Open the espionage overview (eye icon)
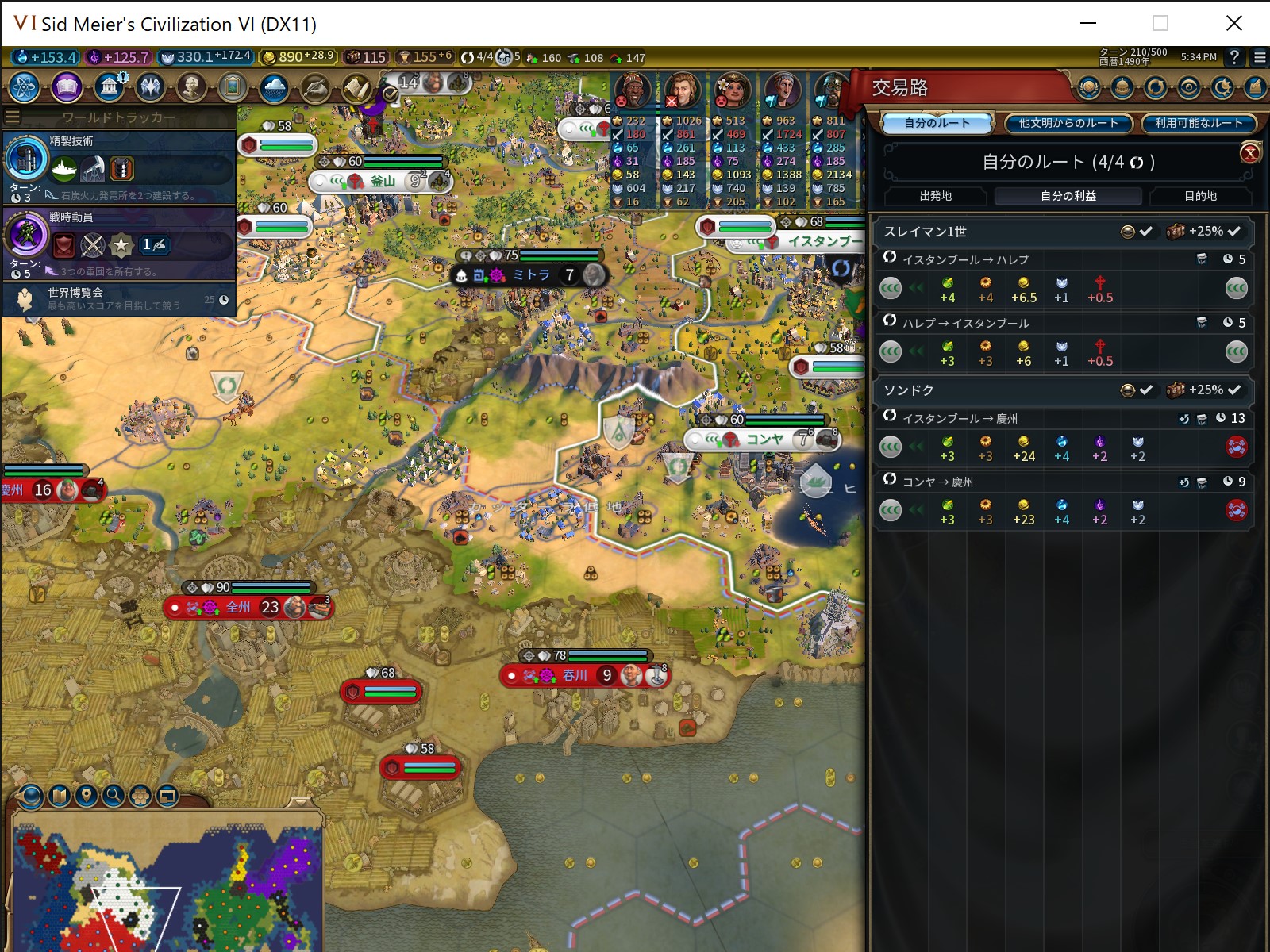This screenshot has height=952, width=1270. tap(1187, 88)
